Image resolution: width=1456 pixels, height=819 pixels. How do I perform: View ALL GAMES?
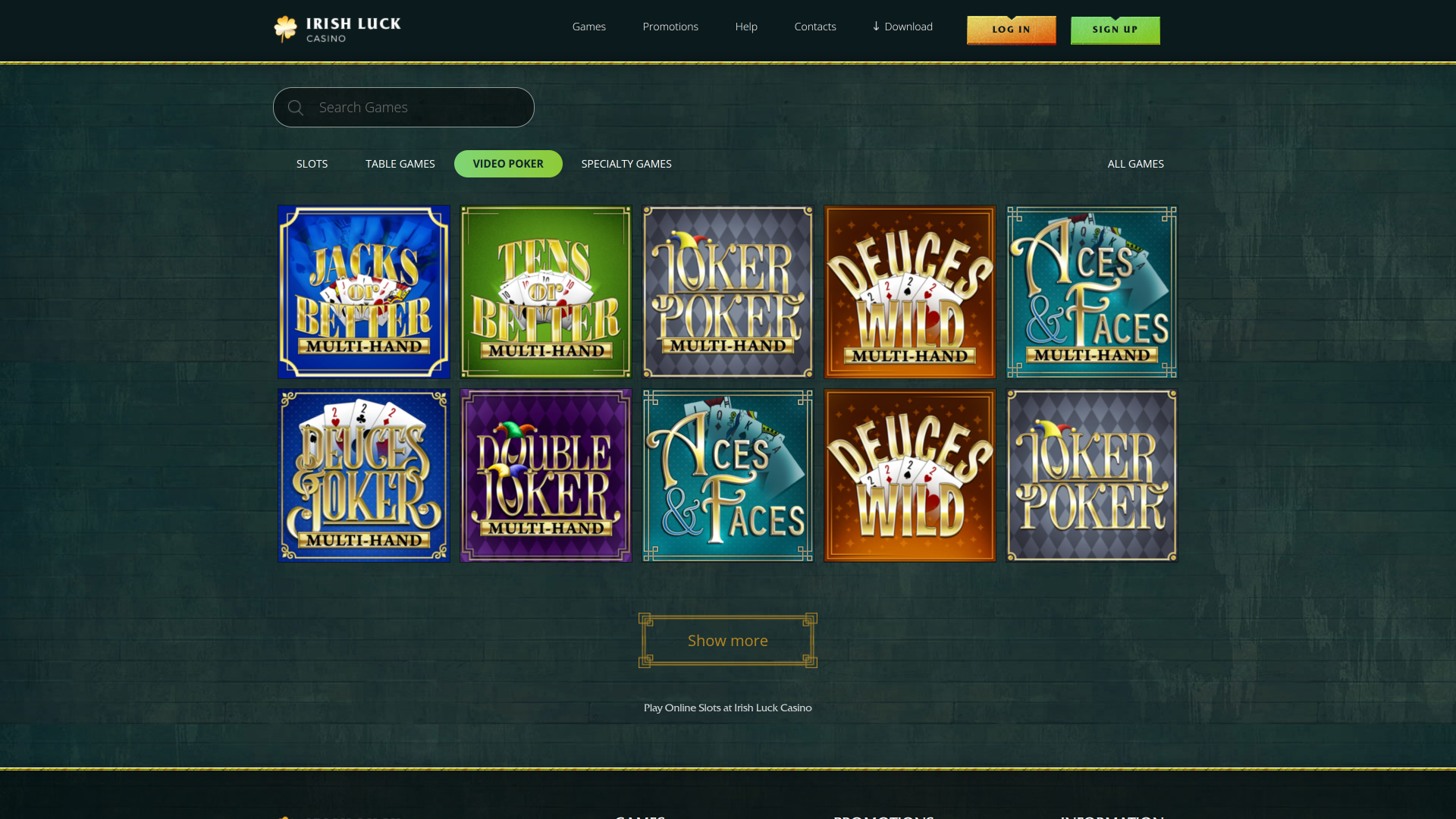(1135, 163)
